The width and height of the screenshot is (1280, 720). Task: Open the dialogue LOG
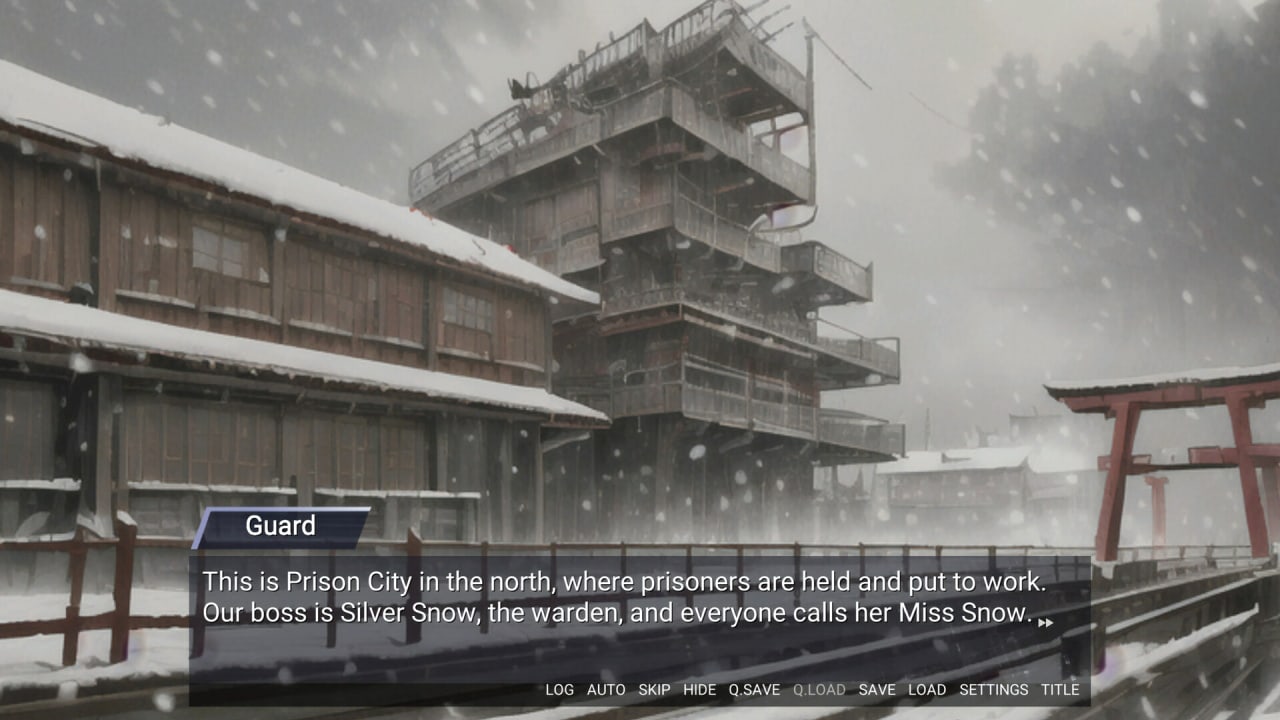[x=559, y=690]
